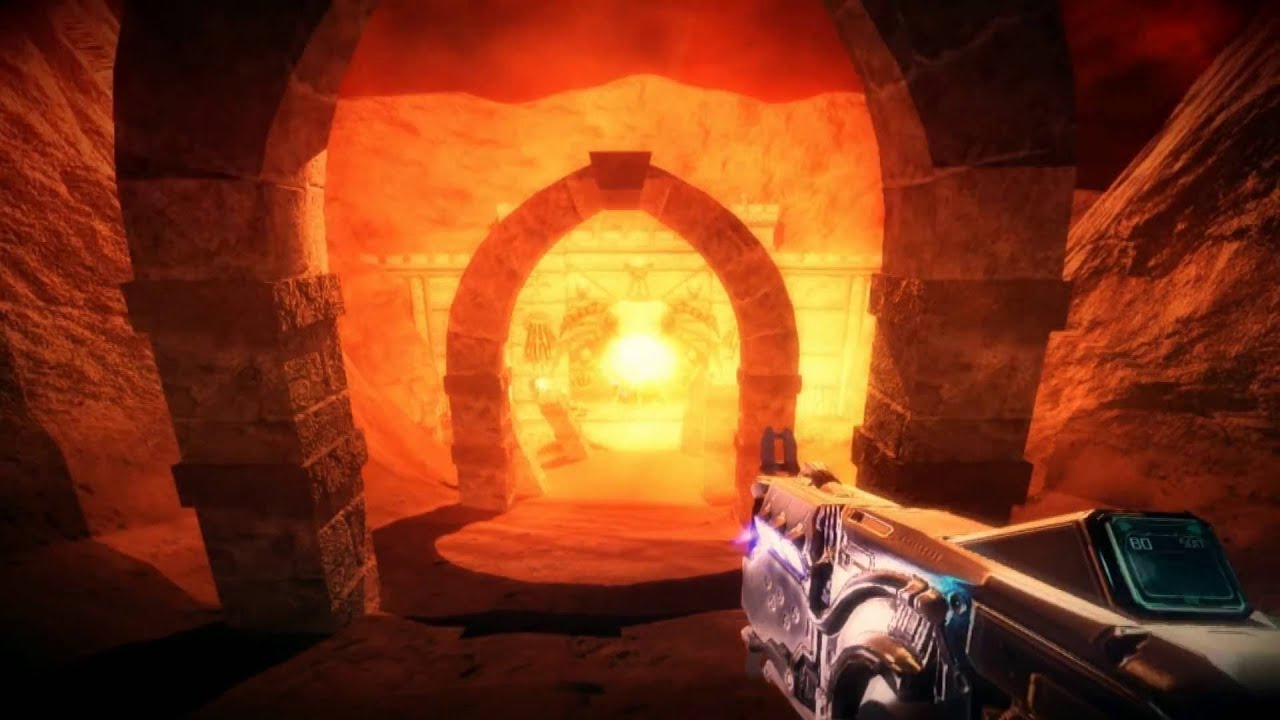The image size is (1280, 720).
Task: Click the right-side temple pillar relief
Action: coord(700,320)
